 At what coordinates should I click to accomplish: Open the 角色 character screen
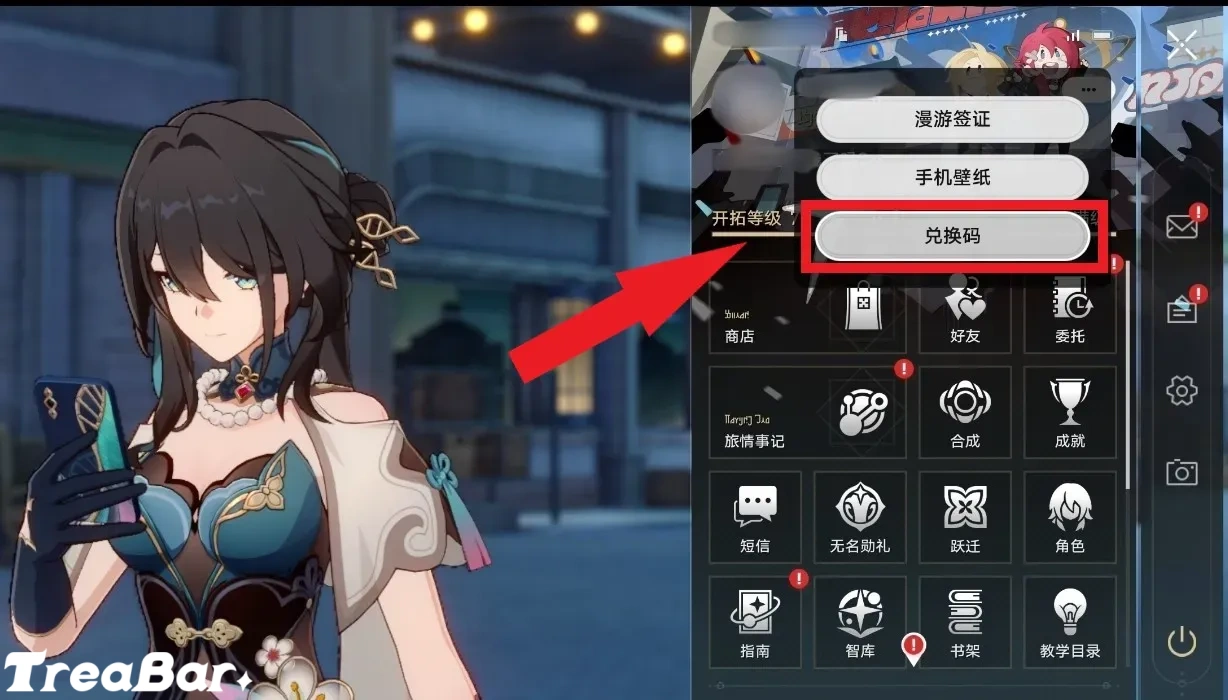coord(1070,517)
